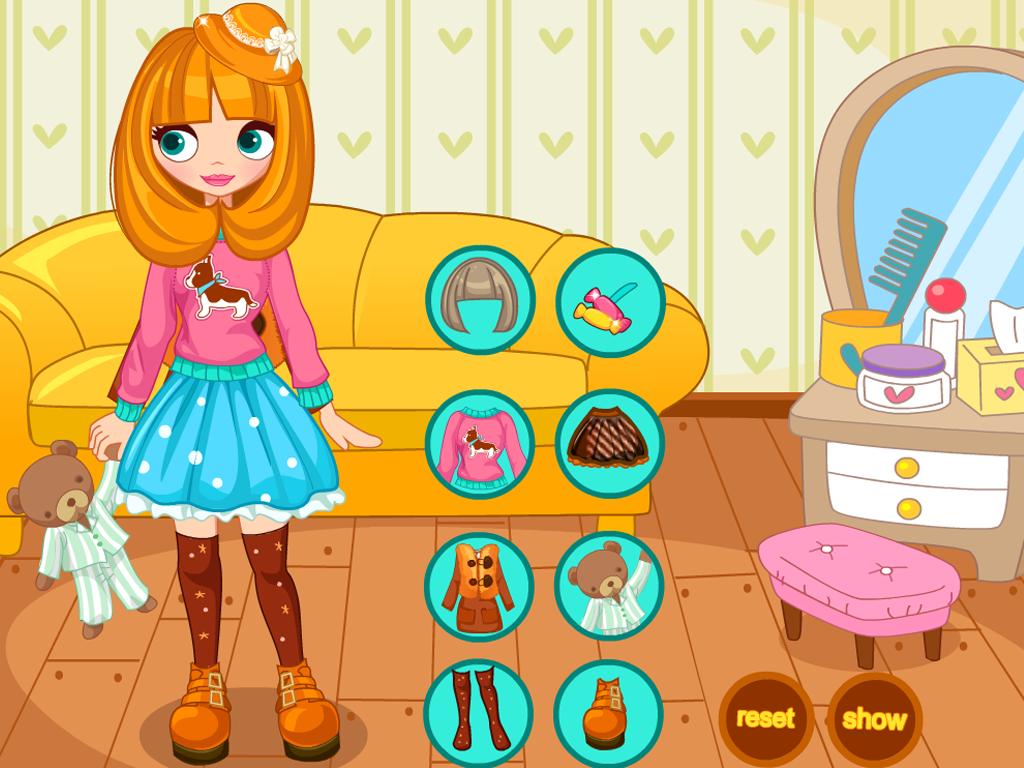Choose the candy hair accessory icon
The width and height of the screenshot is (1024, 768).
pyautogui.click(x=610, y=302)
